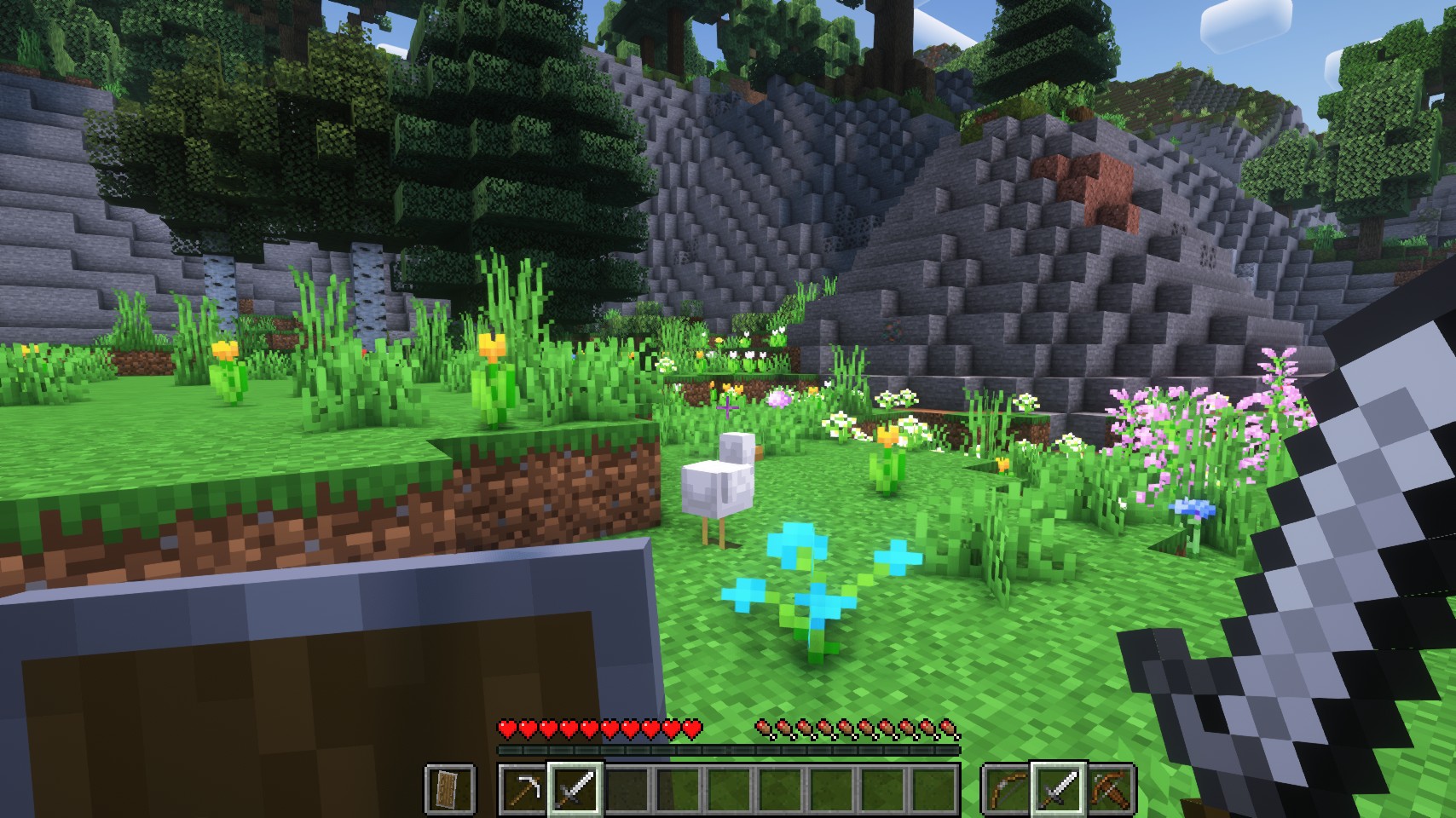1456x818 pixels.
Task: Pick the sword between bow and crossbow
Action: click(x=1059, y=788)
